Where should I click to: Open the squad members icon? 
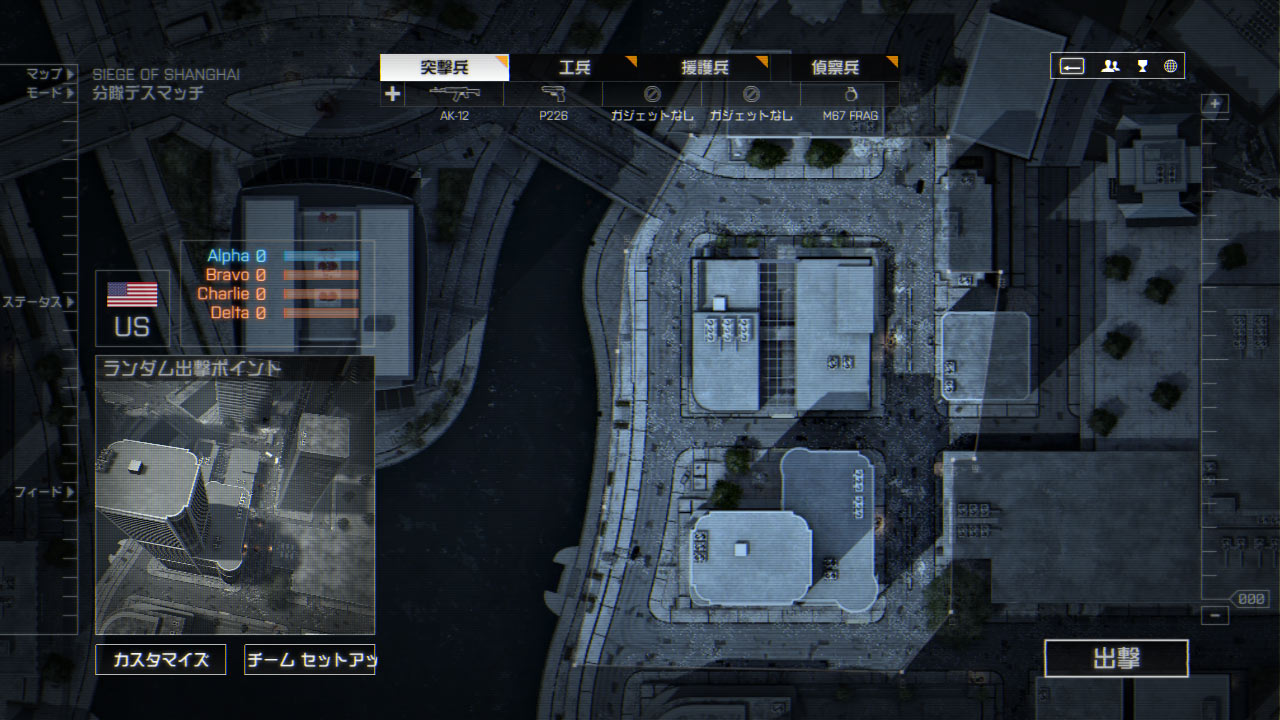pos(1110,66)
